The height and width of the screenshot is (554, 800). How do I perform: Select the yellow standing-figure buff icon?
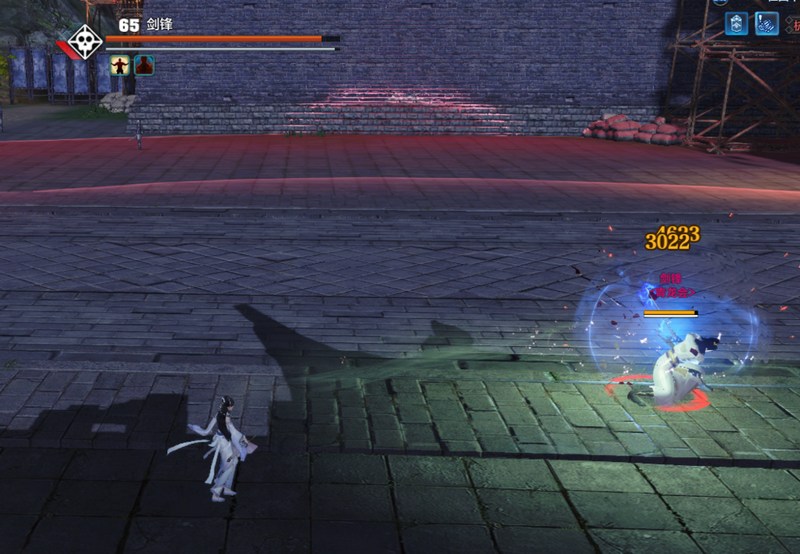pyautogui.click(x=120, y=65)
